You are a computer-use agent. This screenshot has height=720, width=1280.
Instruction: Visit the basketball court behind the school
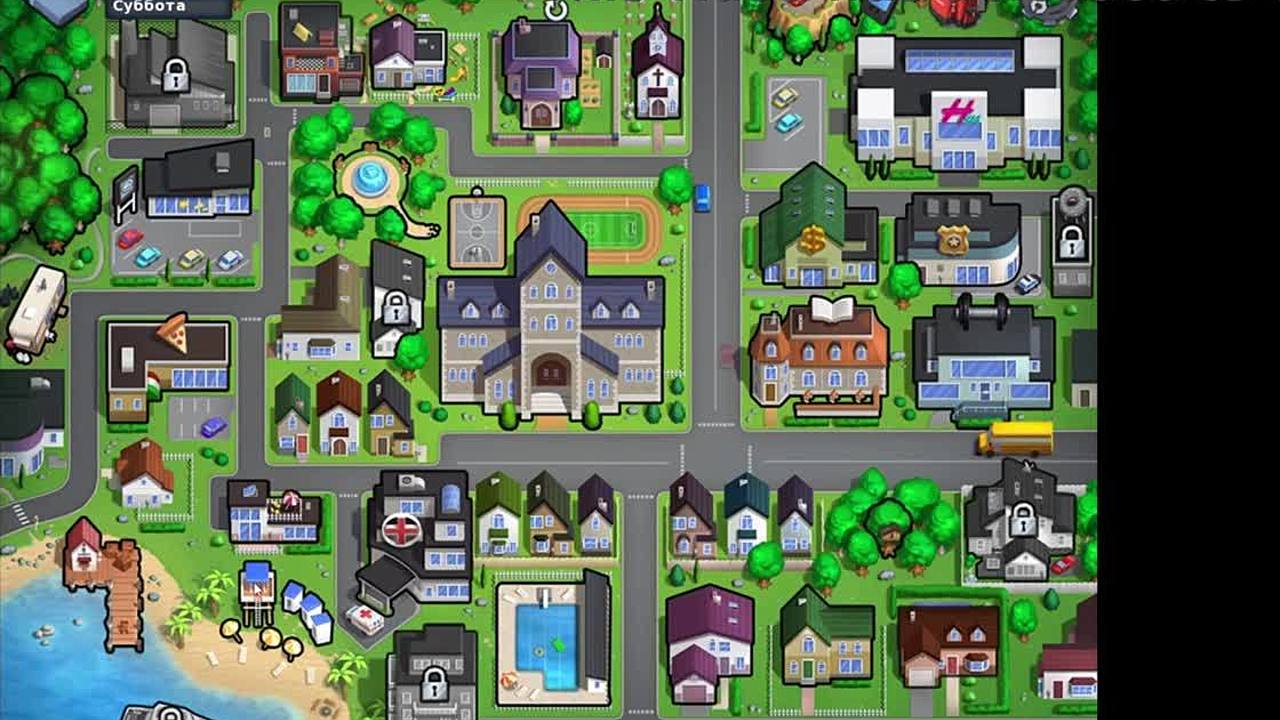pos(476,231)
